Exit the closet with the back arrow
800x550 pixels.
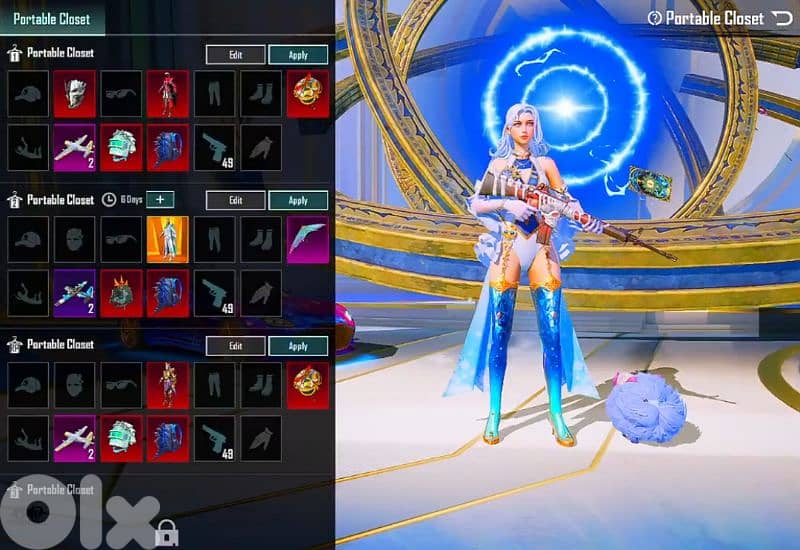tap(781, 18)
